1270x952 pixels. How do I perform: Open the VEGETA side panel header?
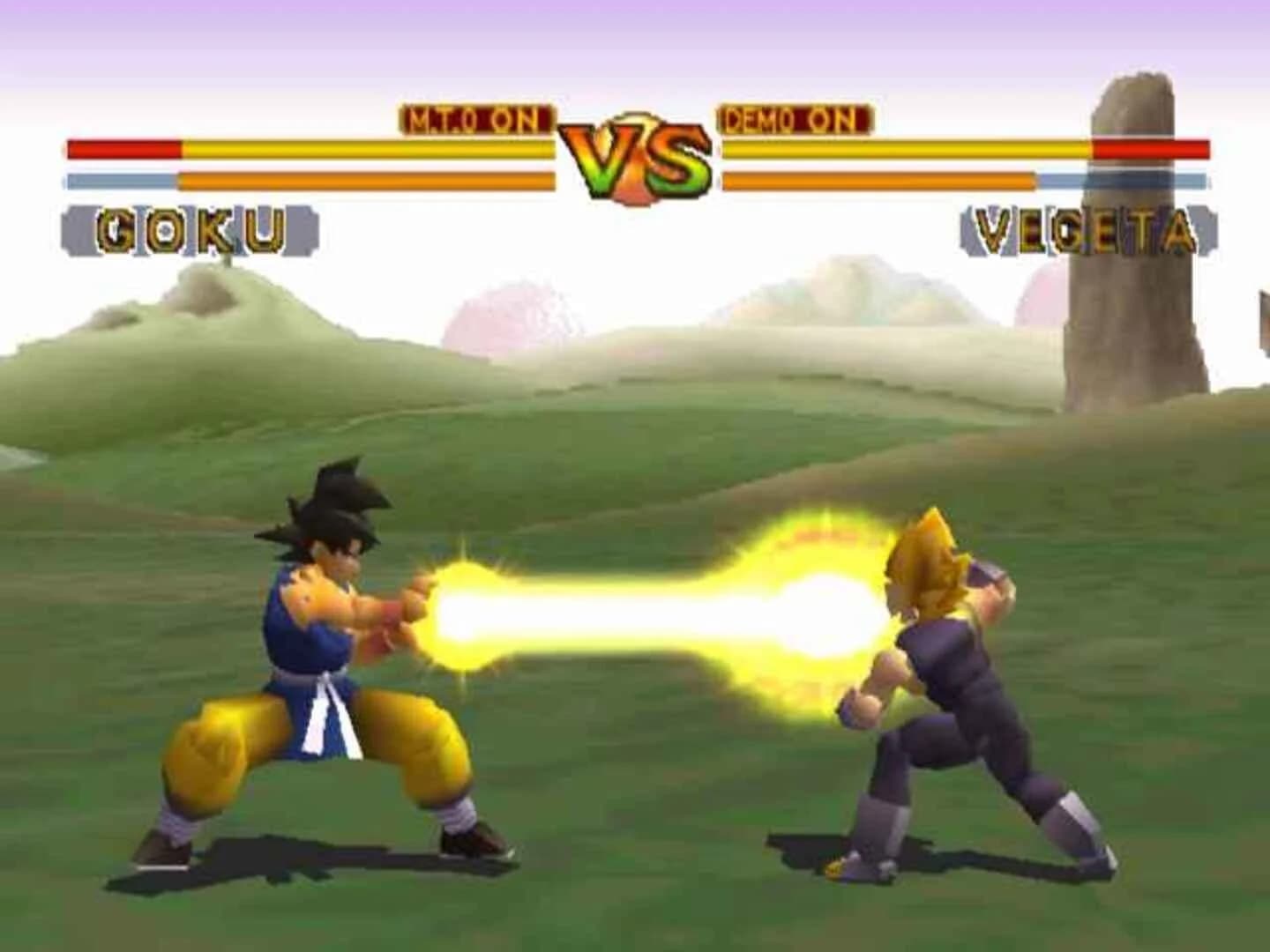pyautogui.click(x=1086, y=227)
